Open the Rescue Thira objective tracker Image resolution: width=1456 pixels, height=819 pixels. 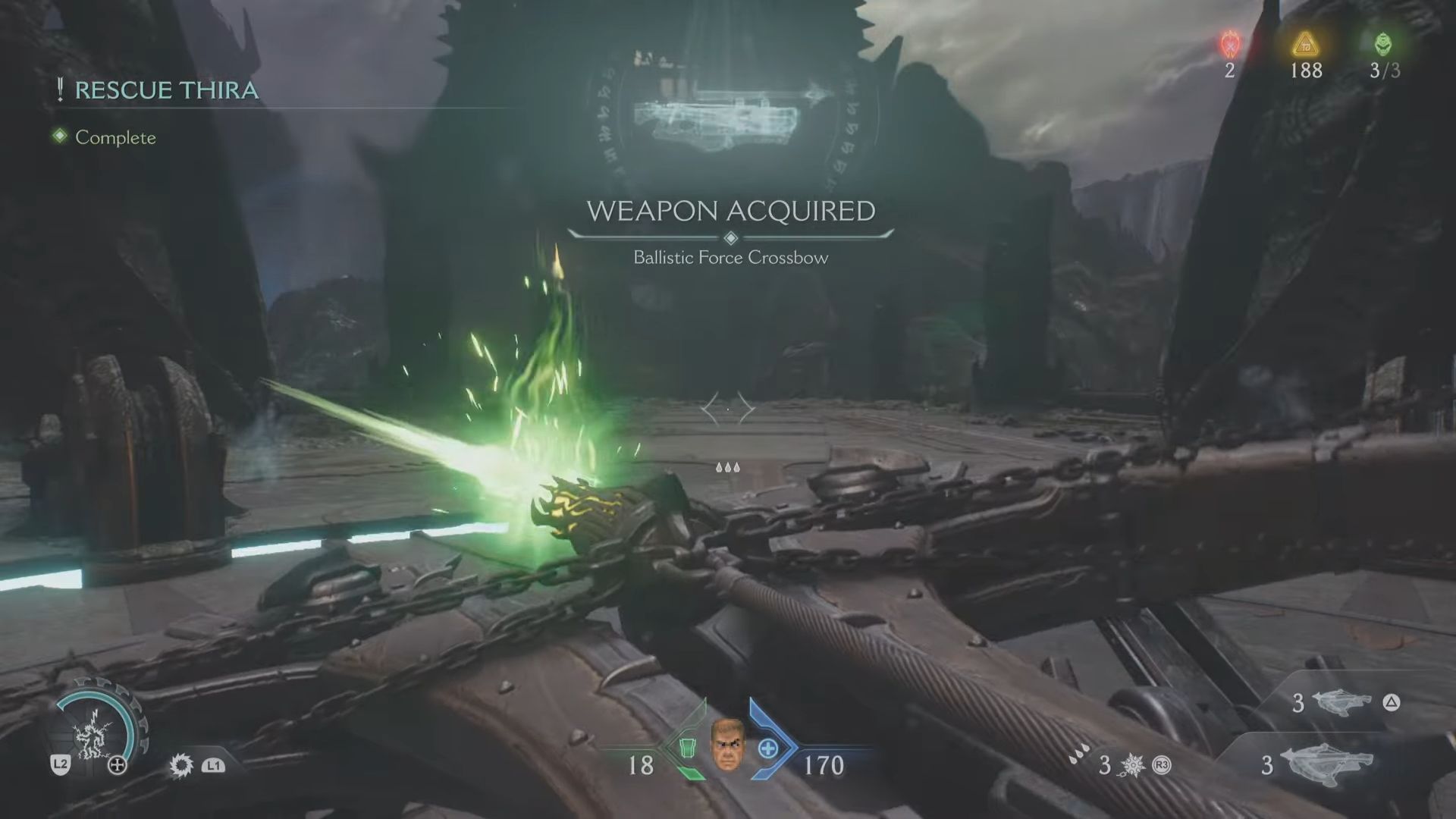[166, 90]
